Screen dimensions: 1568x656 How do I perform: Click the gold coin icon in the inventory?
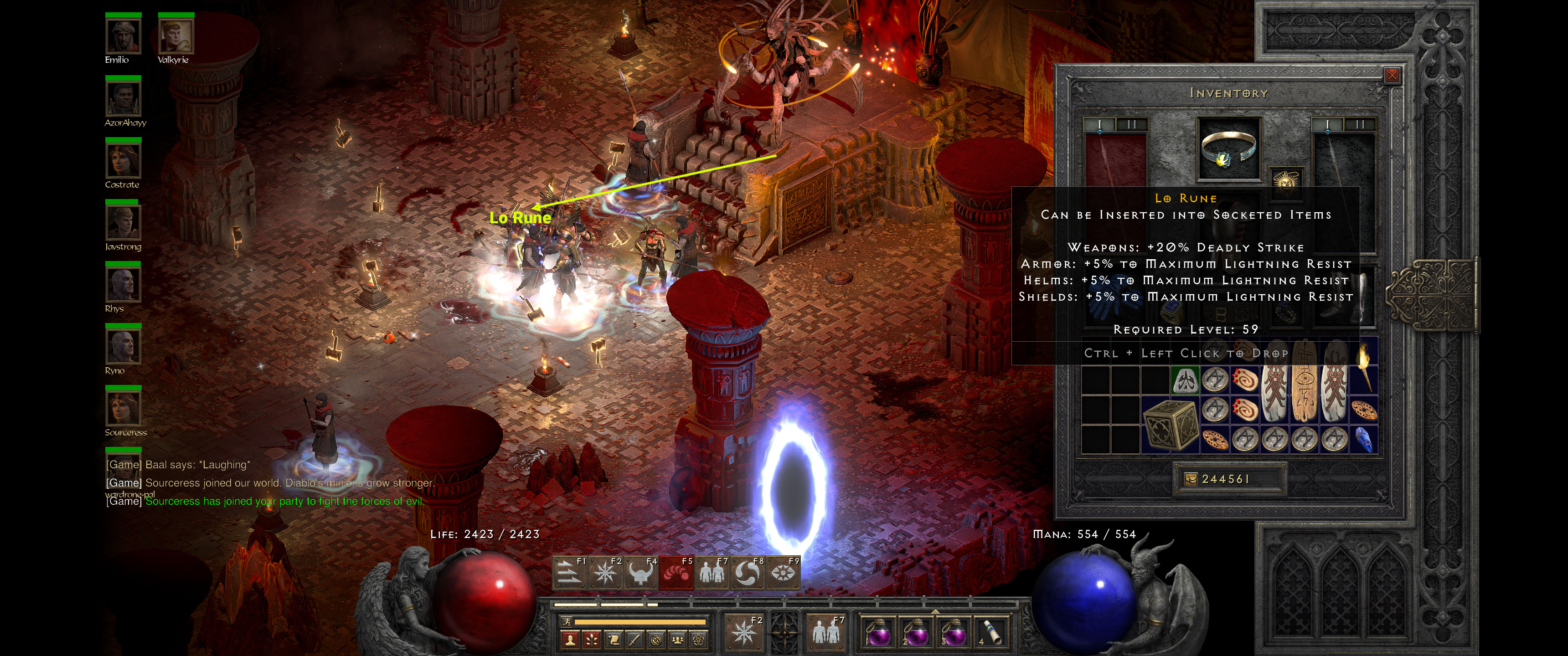[1192, 481]
